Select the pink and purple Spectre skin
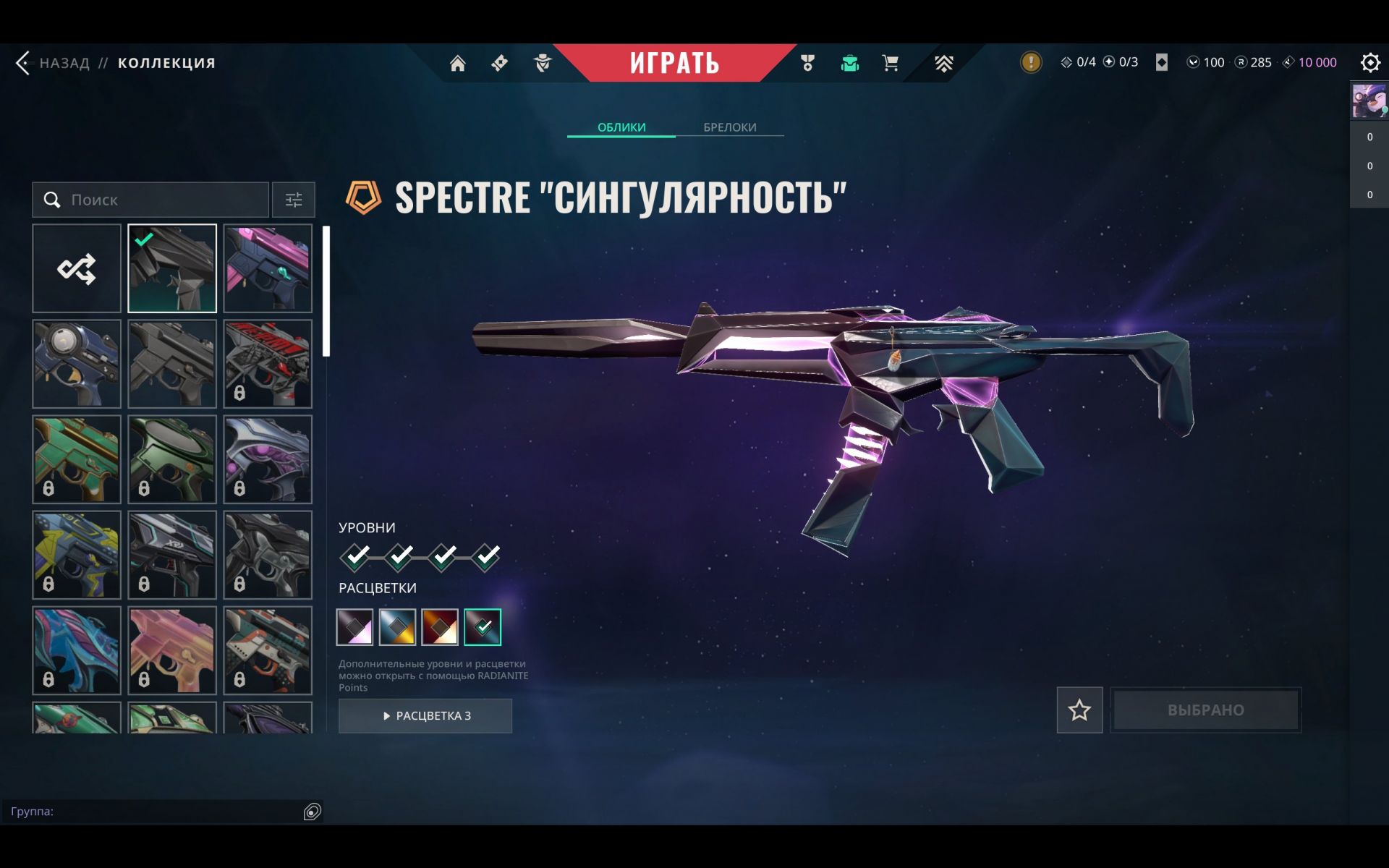The width and height of the screenshot is (1389, 868). click(268, 268)
